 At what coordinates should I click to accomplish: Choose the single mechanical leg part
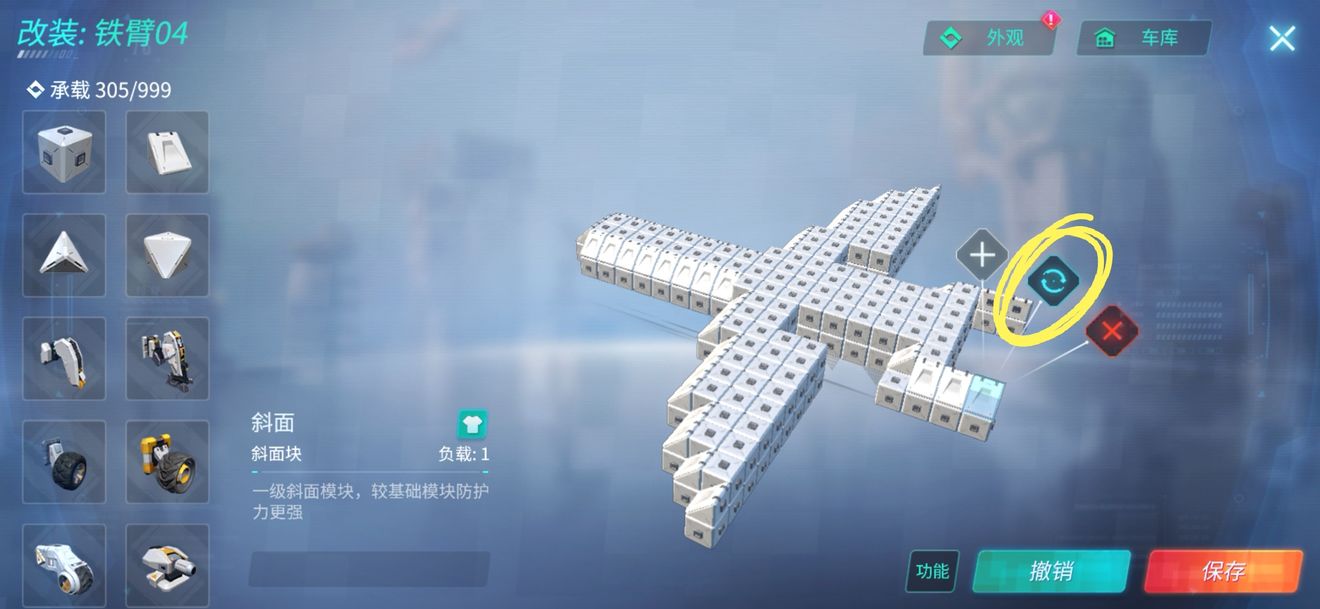point(64,358)
